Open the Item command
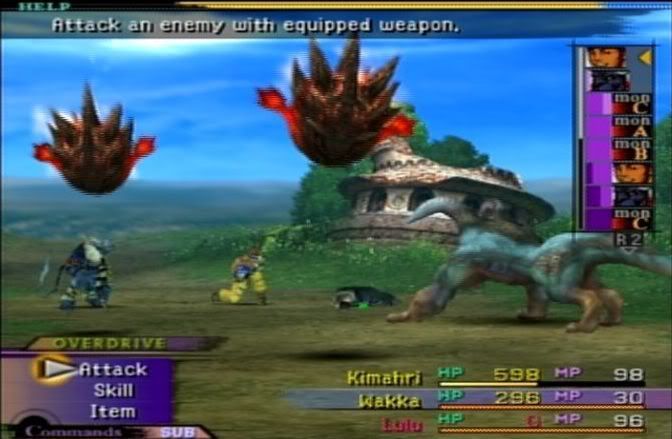 click(113, 411)
